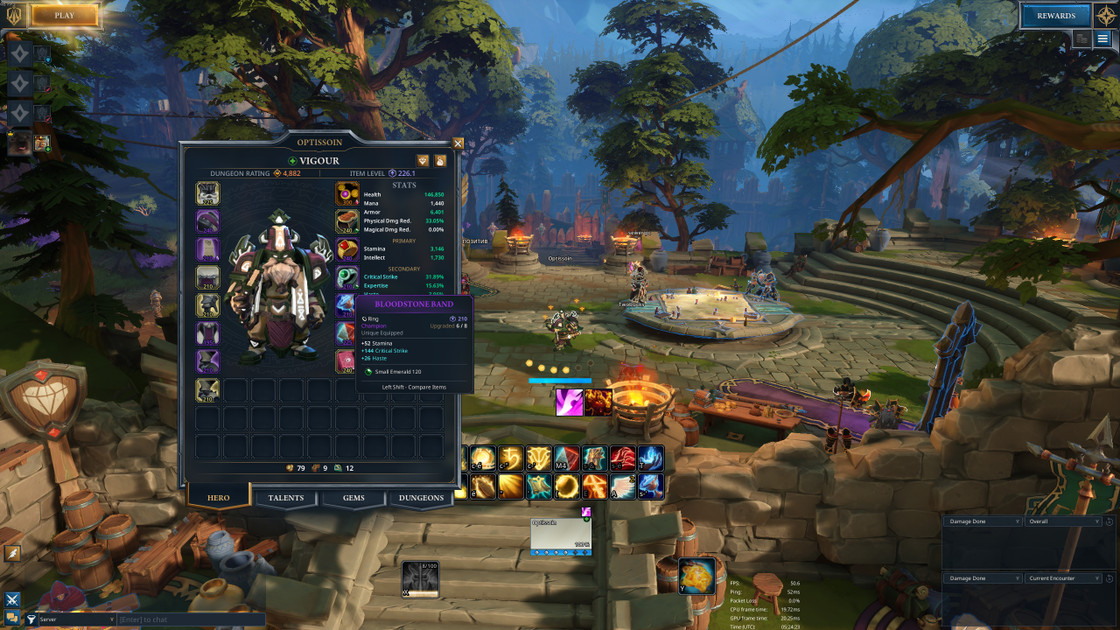Activate the red fist ability
This screenshot has width=1120, height=630.
(623, 459)
